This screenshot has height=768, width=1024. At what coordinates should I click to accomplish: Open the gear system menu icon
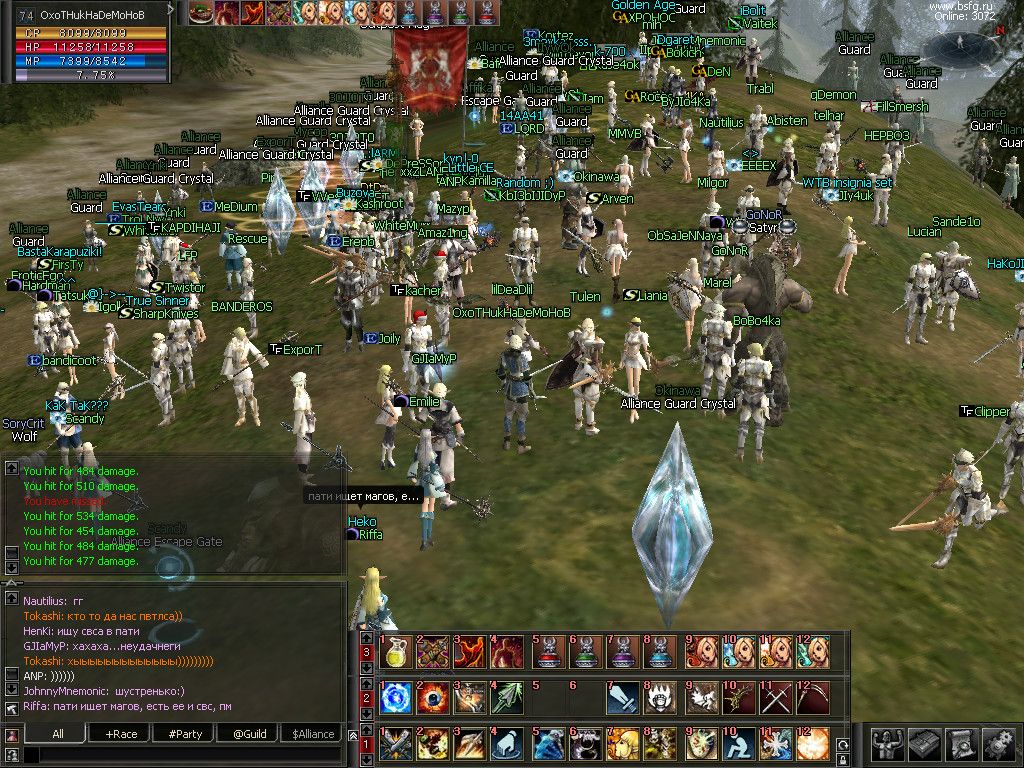998,743
